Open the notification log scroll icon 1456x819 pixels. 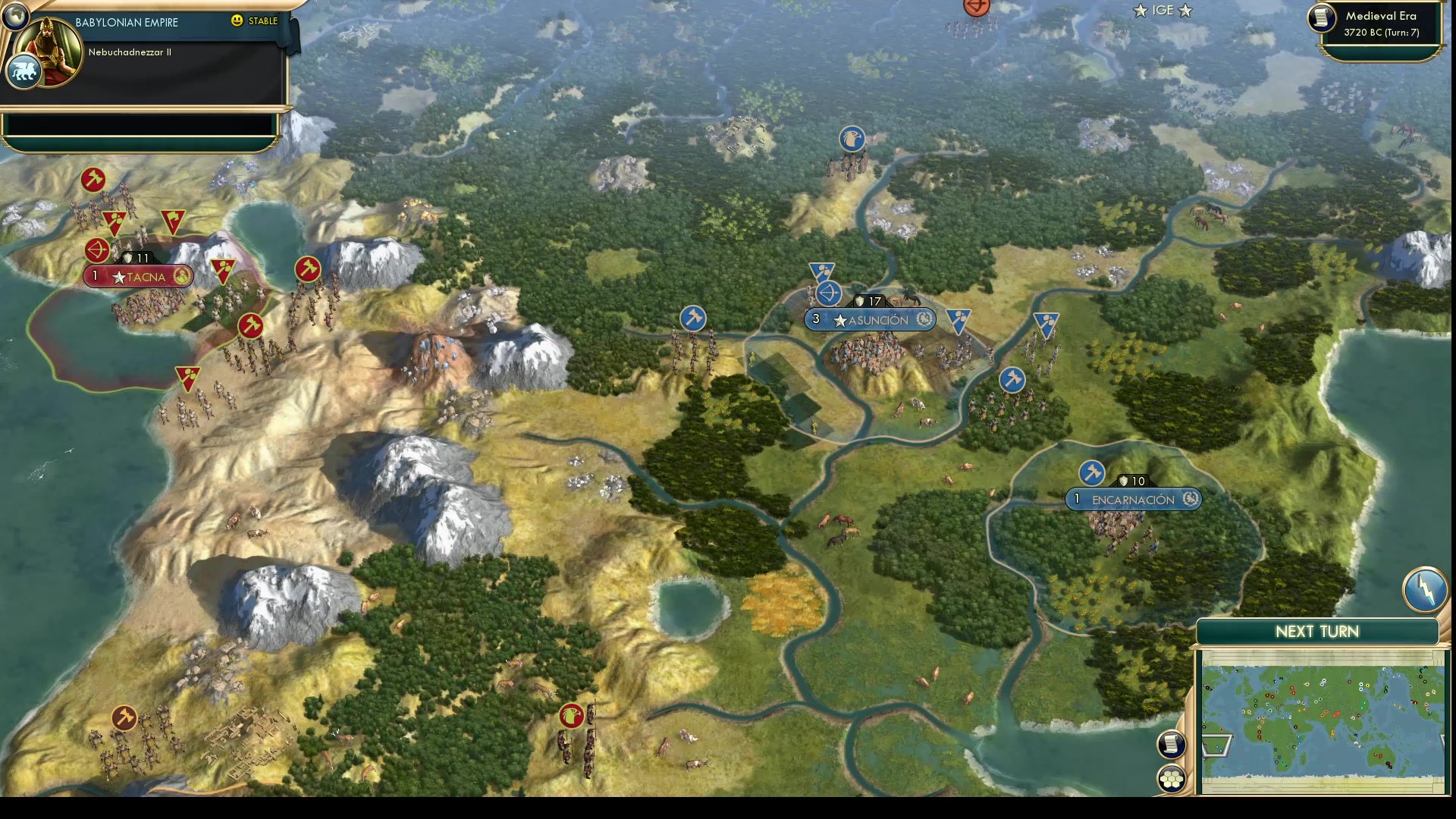1170,745
